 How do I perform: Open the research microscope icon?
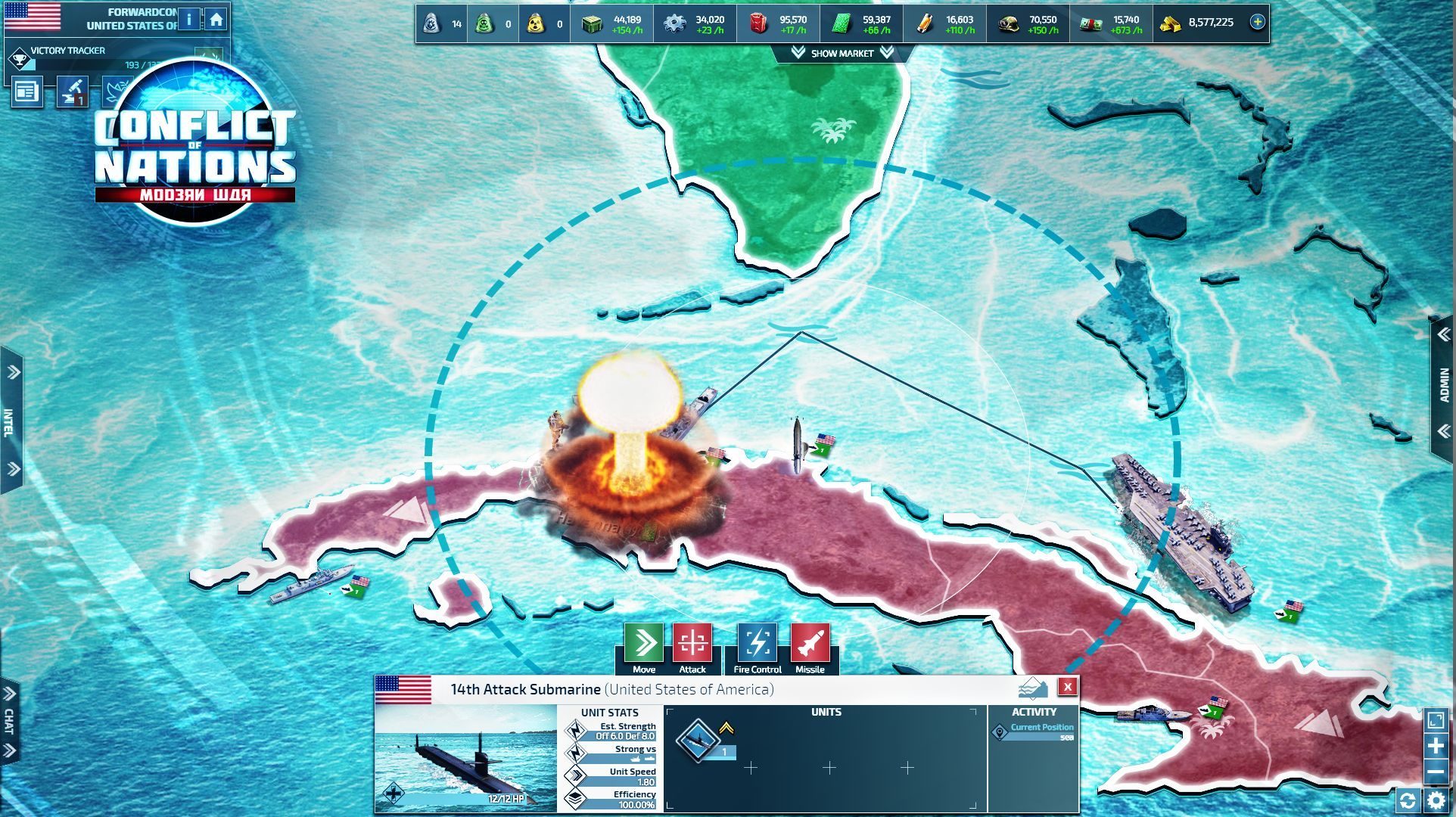[73, 92]
